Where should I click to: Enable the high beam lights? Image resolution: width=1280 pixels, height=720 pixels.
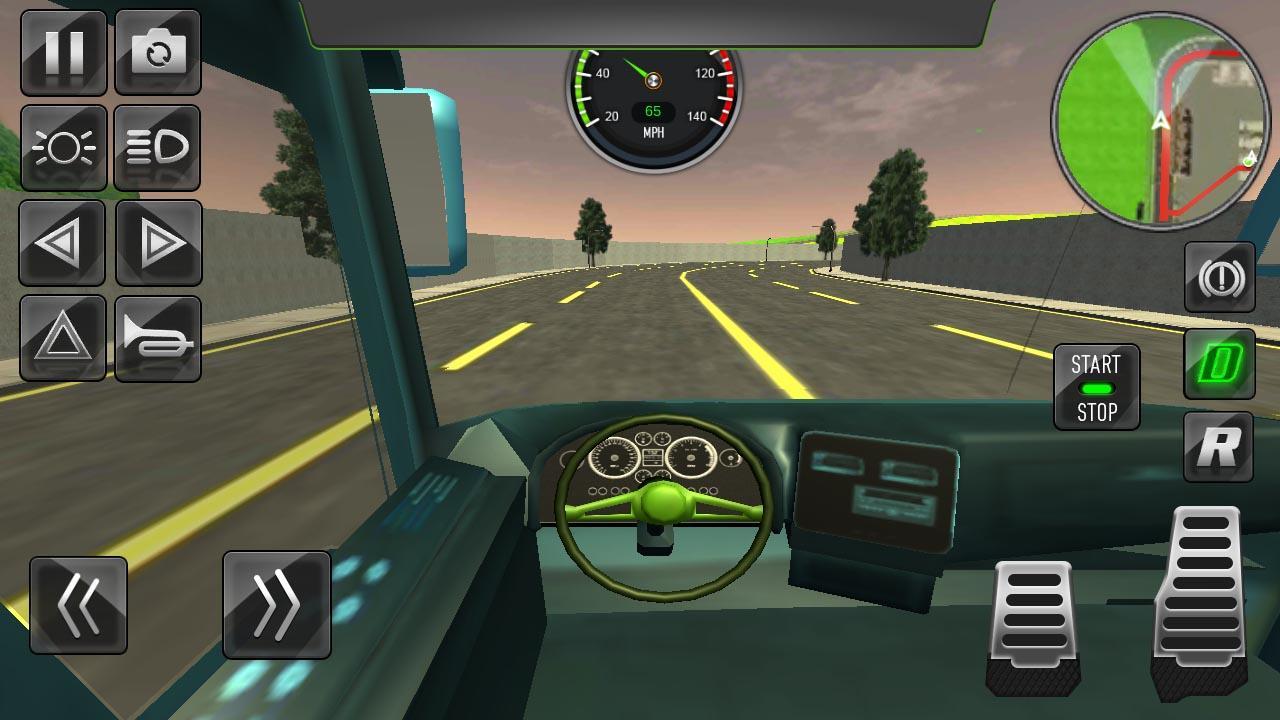point(158,148)
